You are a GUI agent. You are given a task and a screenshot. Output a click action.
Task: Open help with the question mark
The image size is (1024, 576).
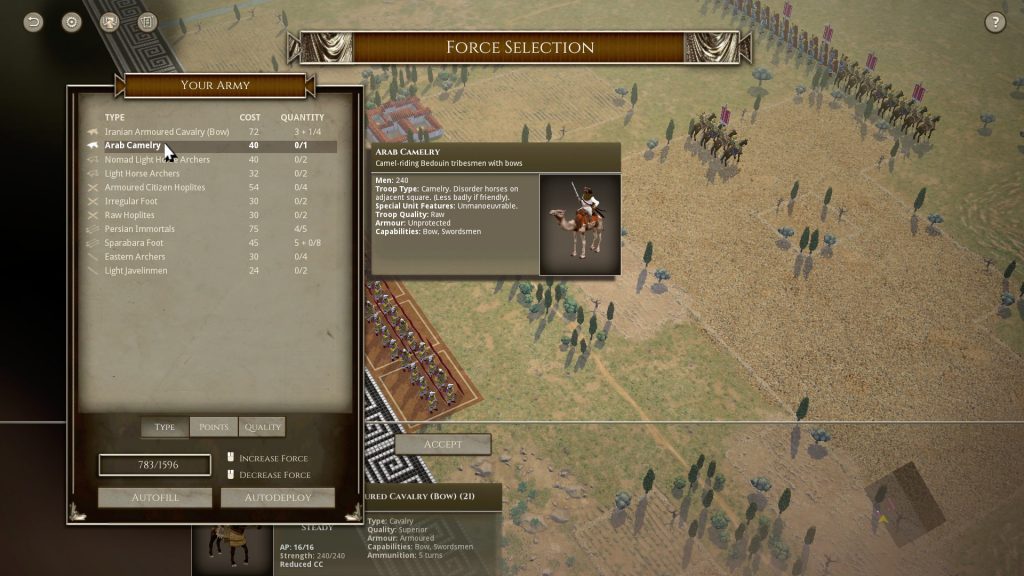995,22
